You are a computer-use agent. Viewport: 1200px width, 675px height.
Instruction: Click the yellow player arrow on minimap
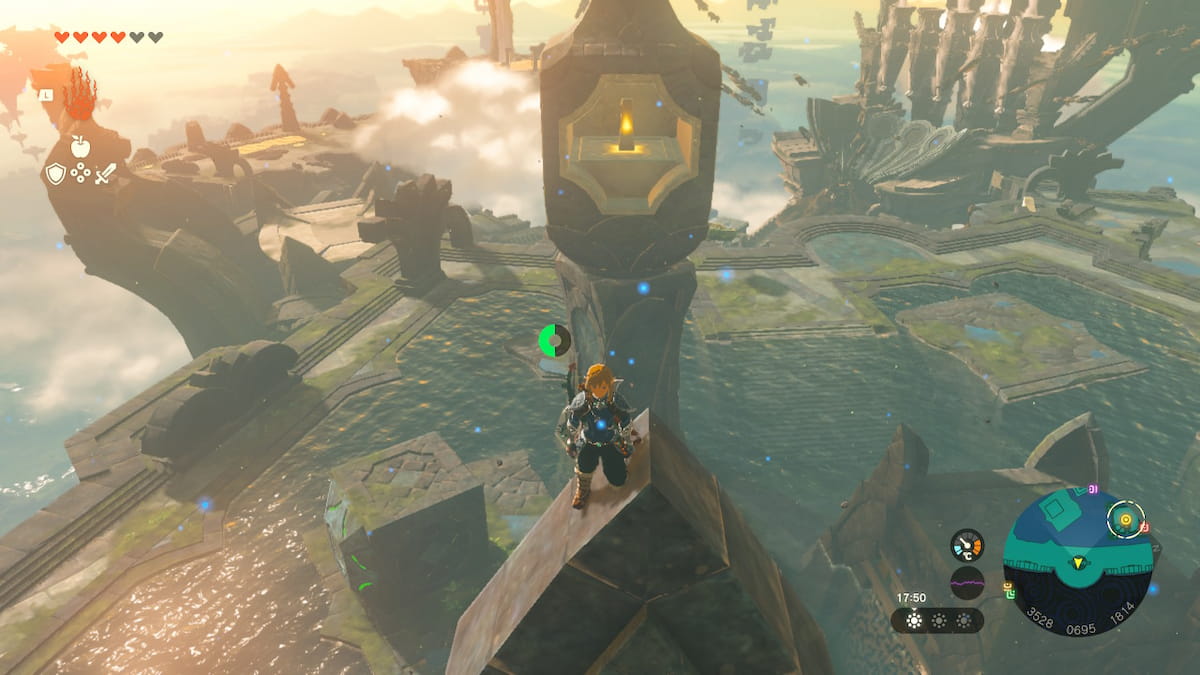1078,563
